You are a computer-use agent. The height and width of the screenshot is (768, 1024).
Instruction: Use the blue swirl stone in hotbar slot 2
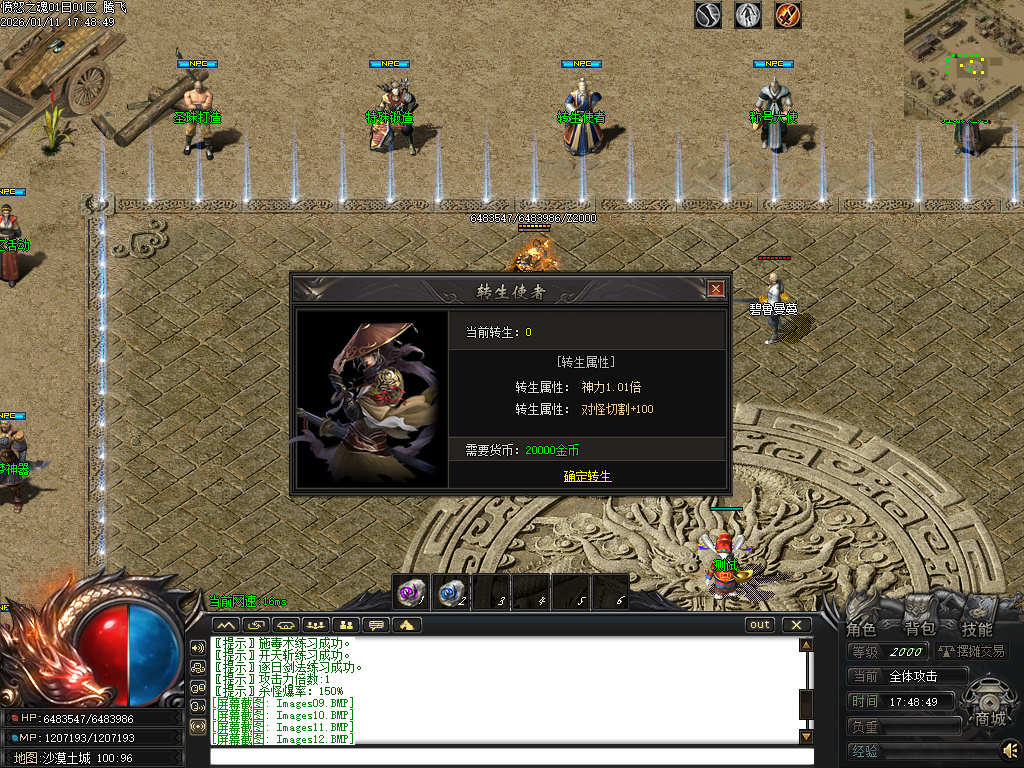pos(451,591)
